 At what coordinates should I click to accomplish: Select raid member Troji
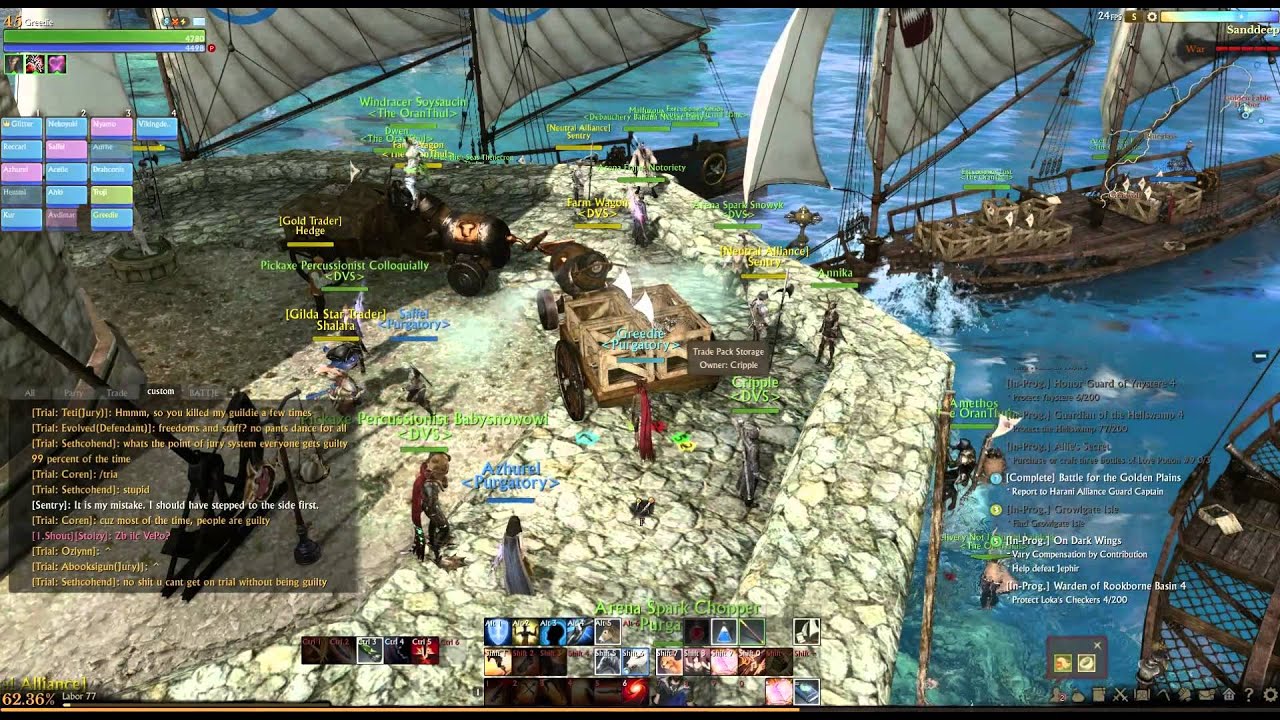110,192
